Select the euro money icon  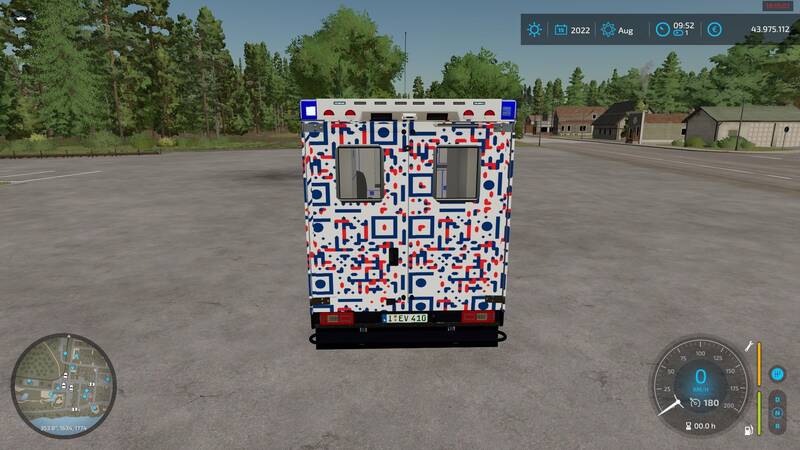715,30
